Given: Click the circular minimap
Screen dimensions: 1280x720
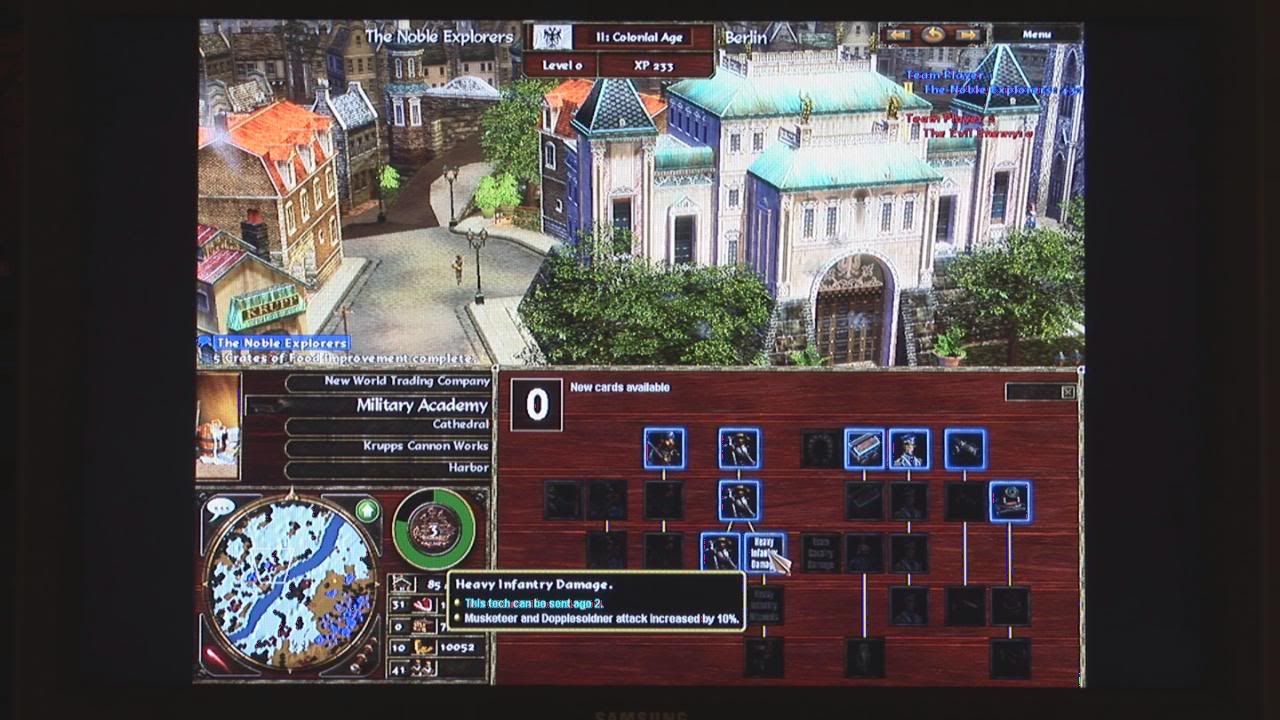Looking at the screenshot, I should click(291, 580).
